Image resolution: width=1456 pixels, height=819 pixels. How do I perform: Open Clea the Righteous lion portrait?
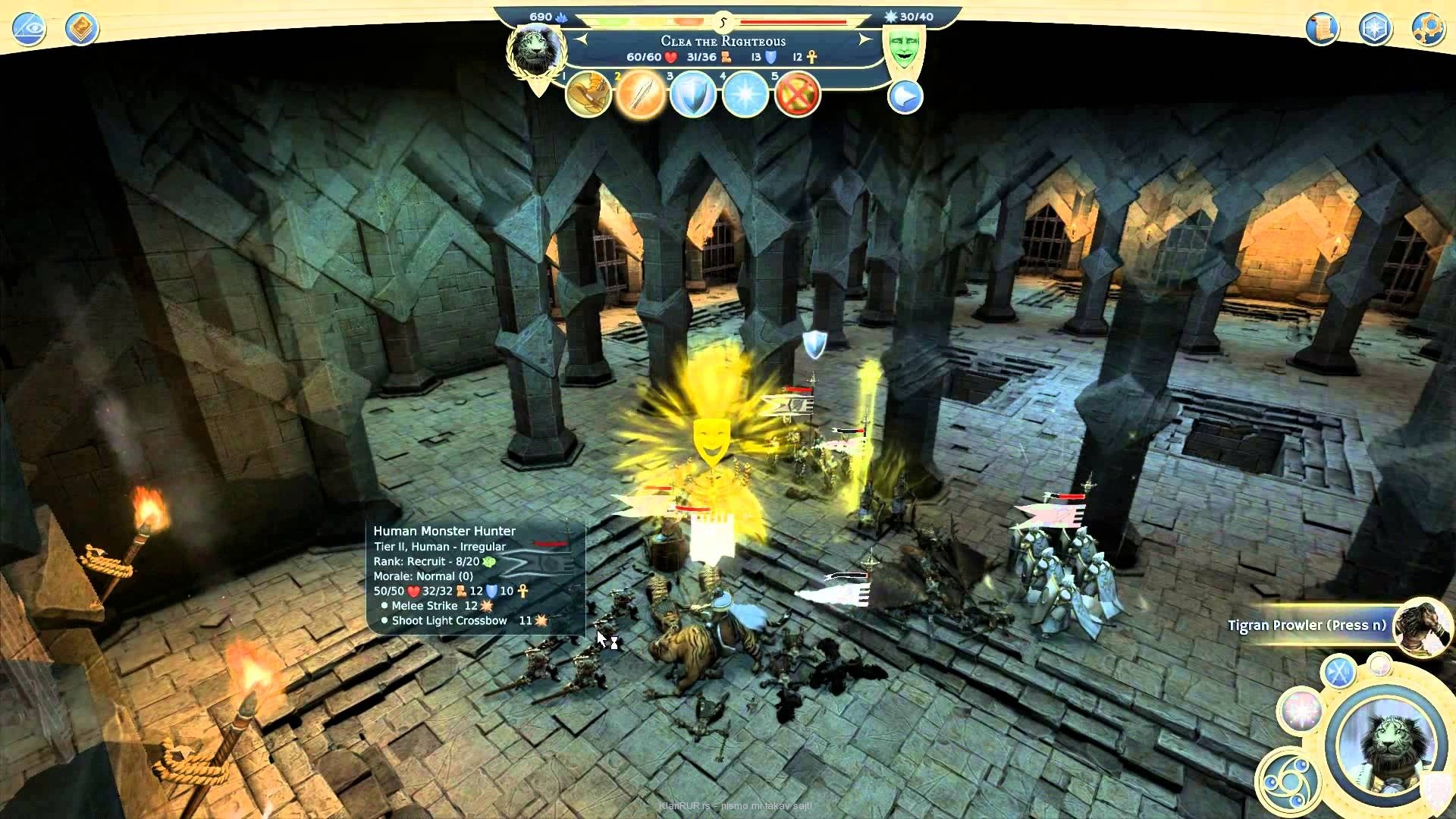click(536, 52)
